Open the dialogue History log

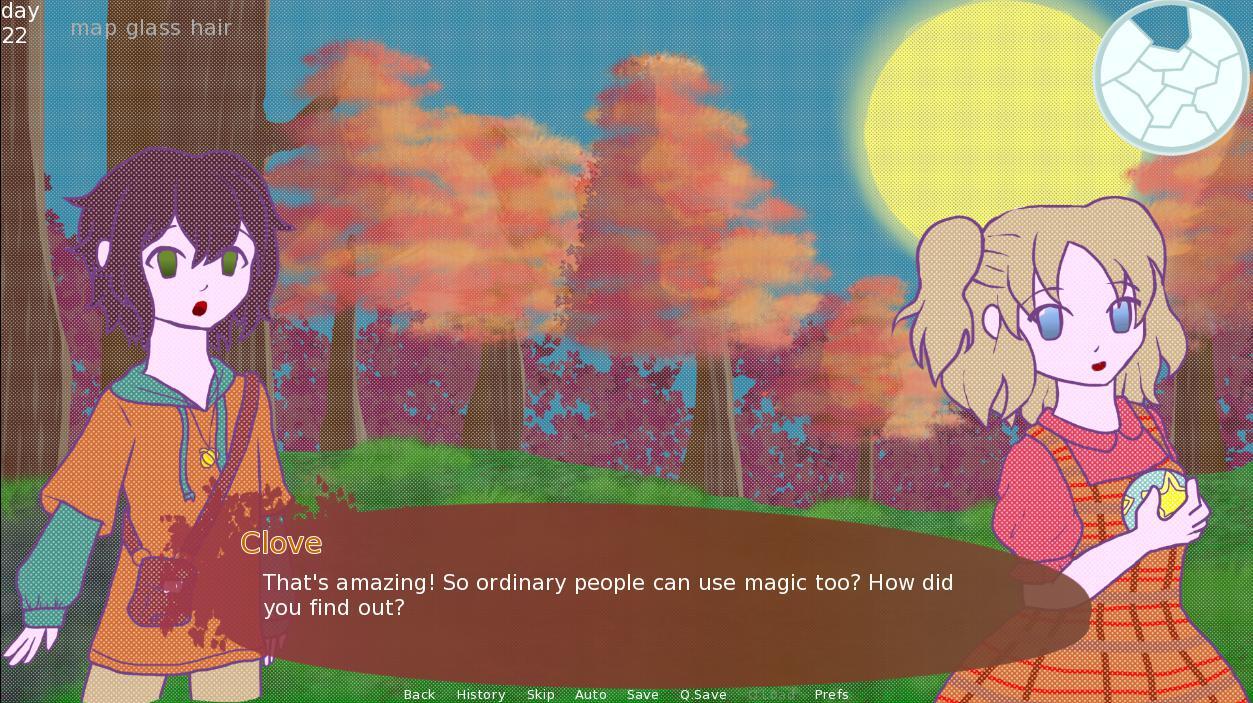[x=480, y=694]
